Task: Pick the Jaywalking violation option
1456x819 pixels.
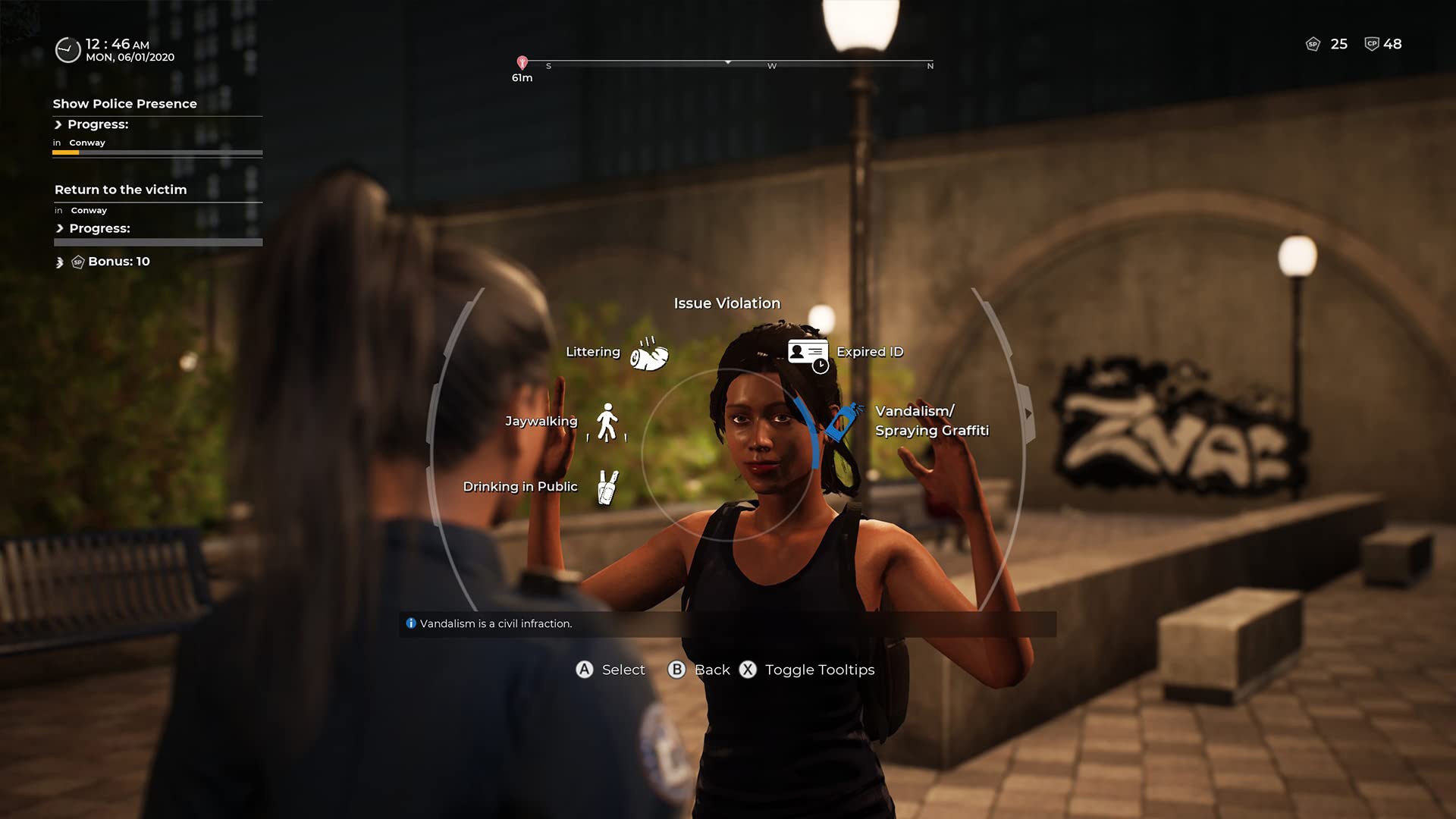Action: click(607, 422)
